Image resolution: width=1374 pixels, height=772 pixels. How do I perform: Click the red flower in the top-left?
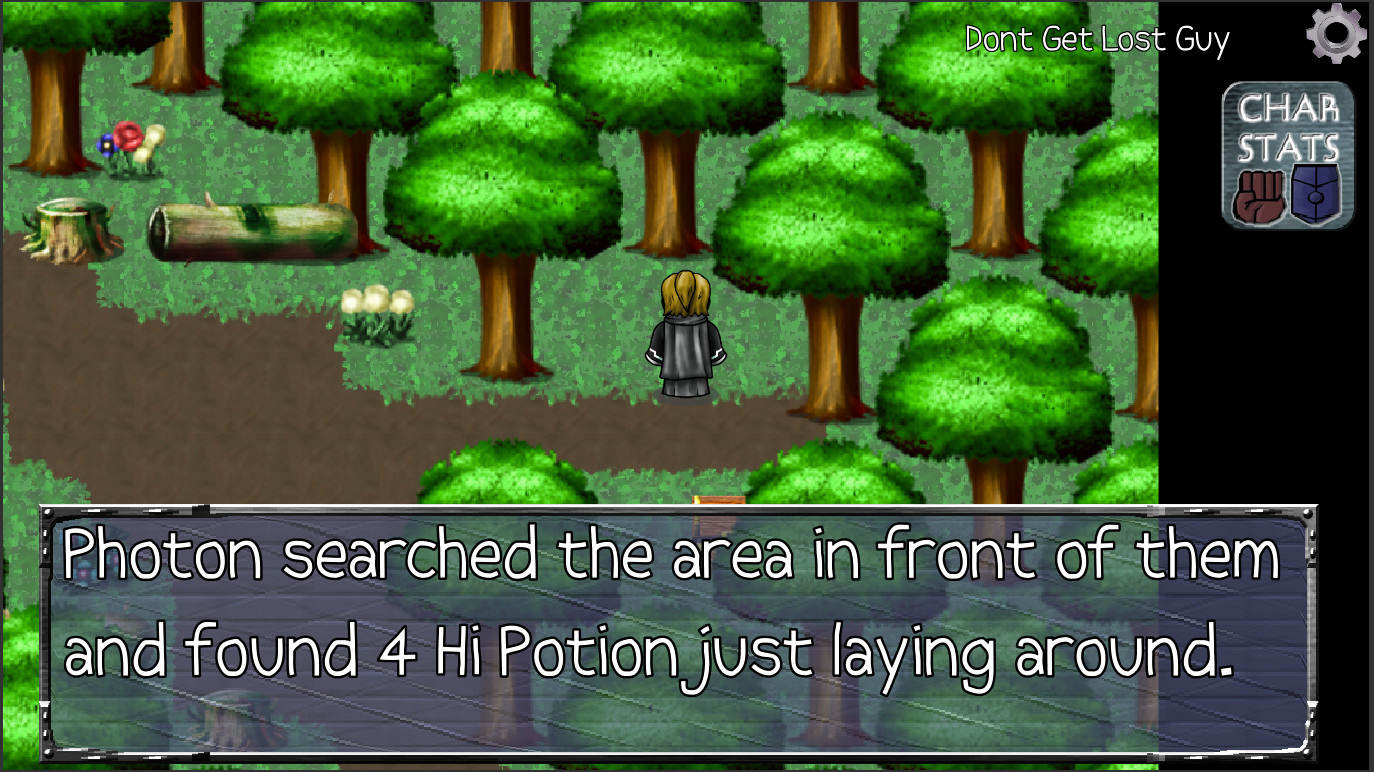[x=128, y=138]
